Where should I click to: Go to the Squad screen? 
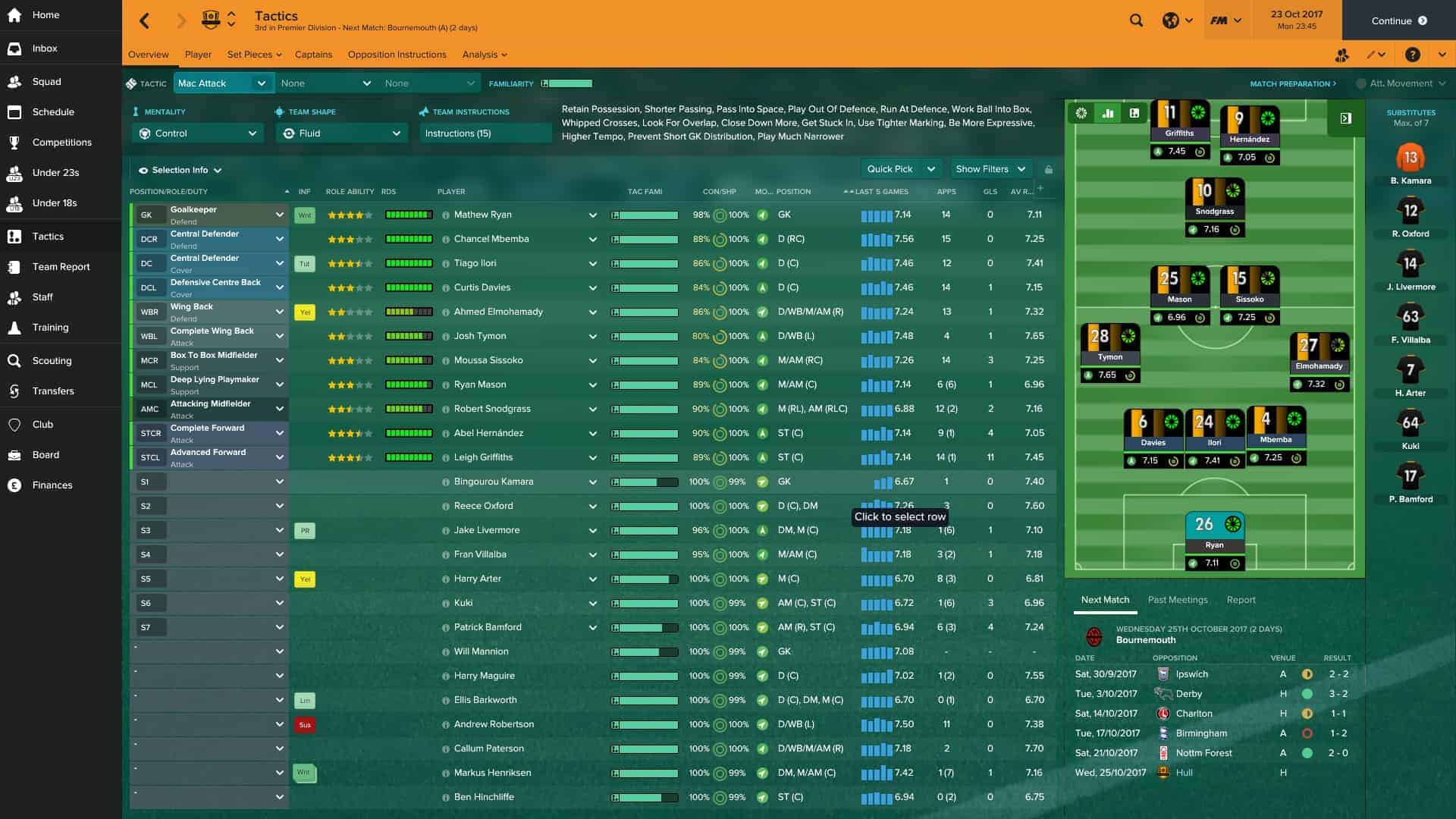point(46,82)
